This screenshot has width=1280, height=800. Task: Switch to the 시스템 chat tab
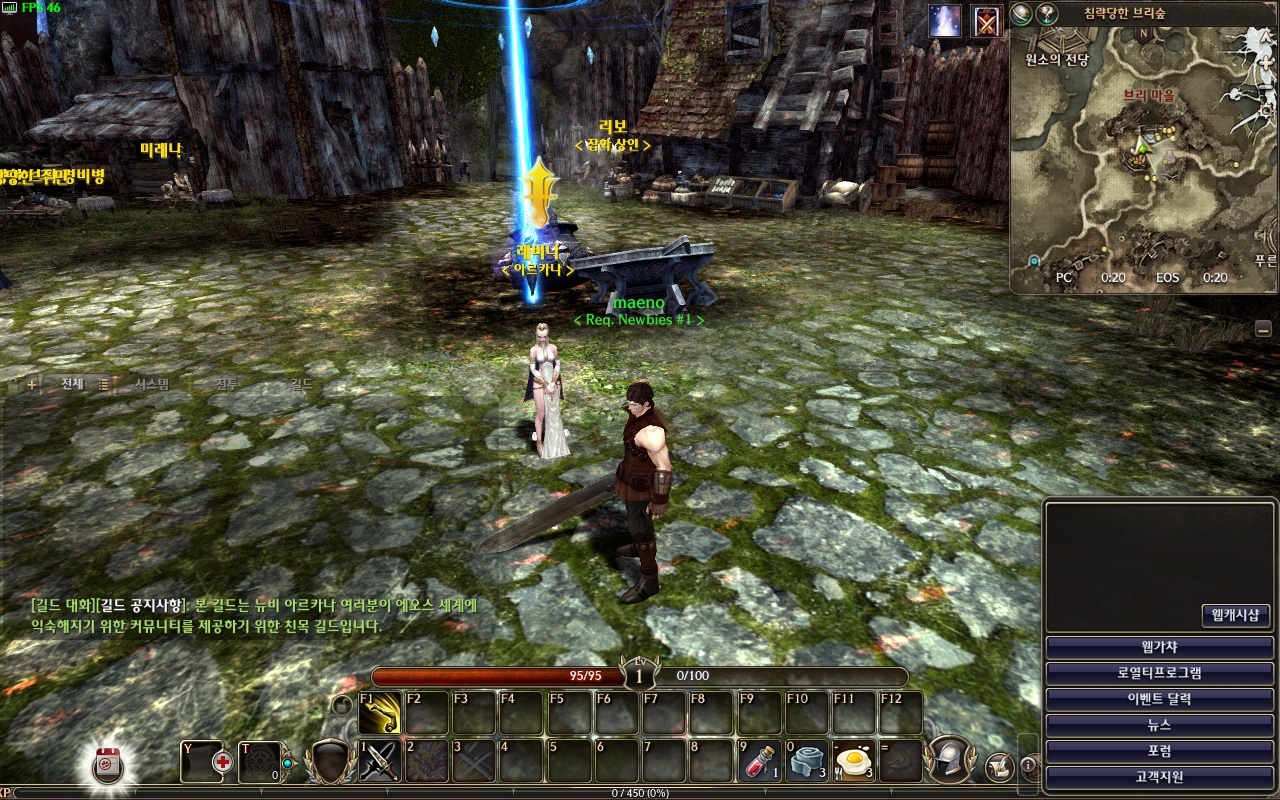(x=152, y=384)
